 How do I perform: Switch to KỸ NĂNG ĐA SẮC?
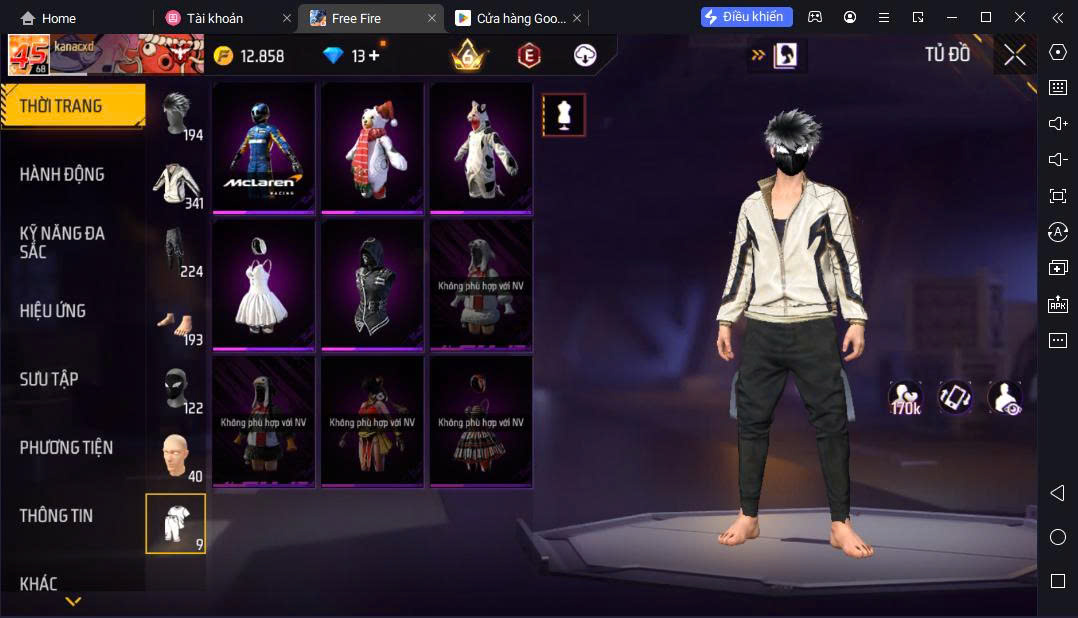tap(62, 242)
